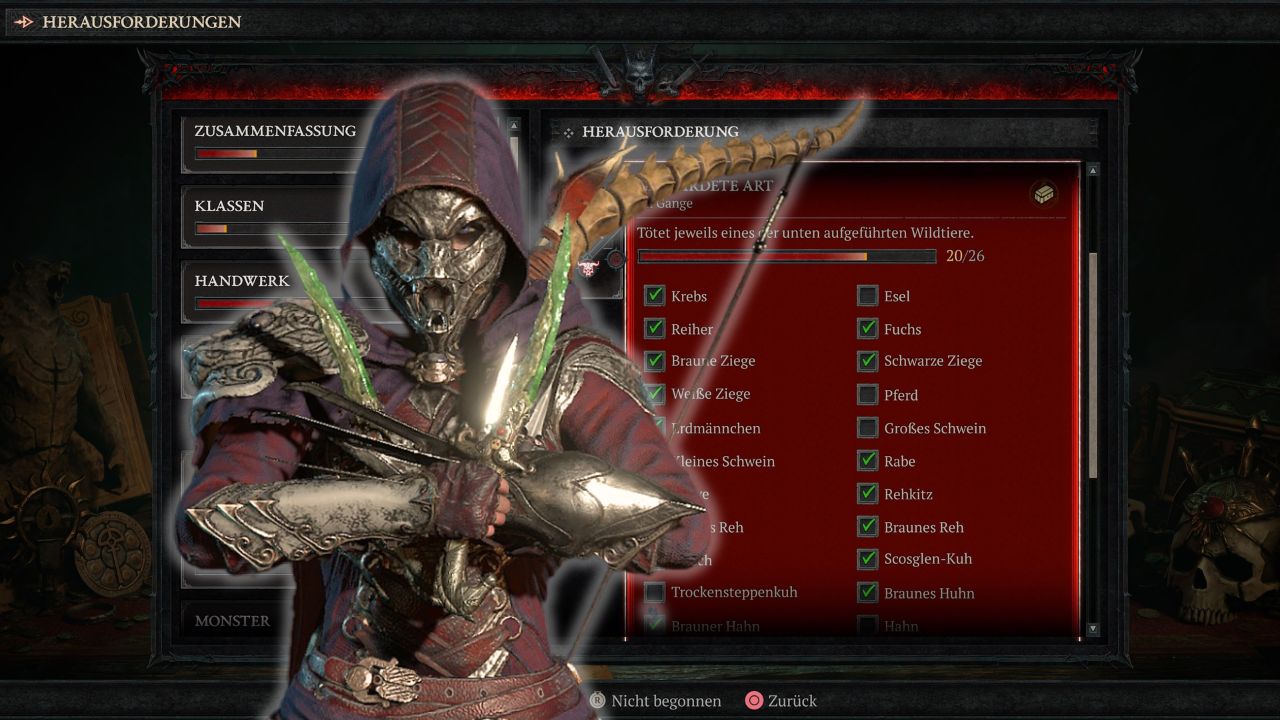
Task: Check the Großes Schwein checkbox
Action: (x=867, y=427)
